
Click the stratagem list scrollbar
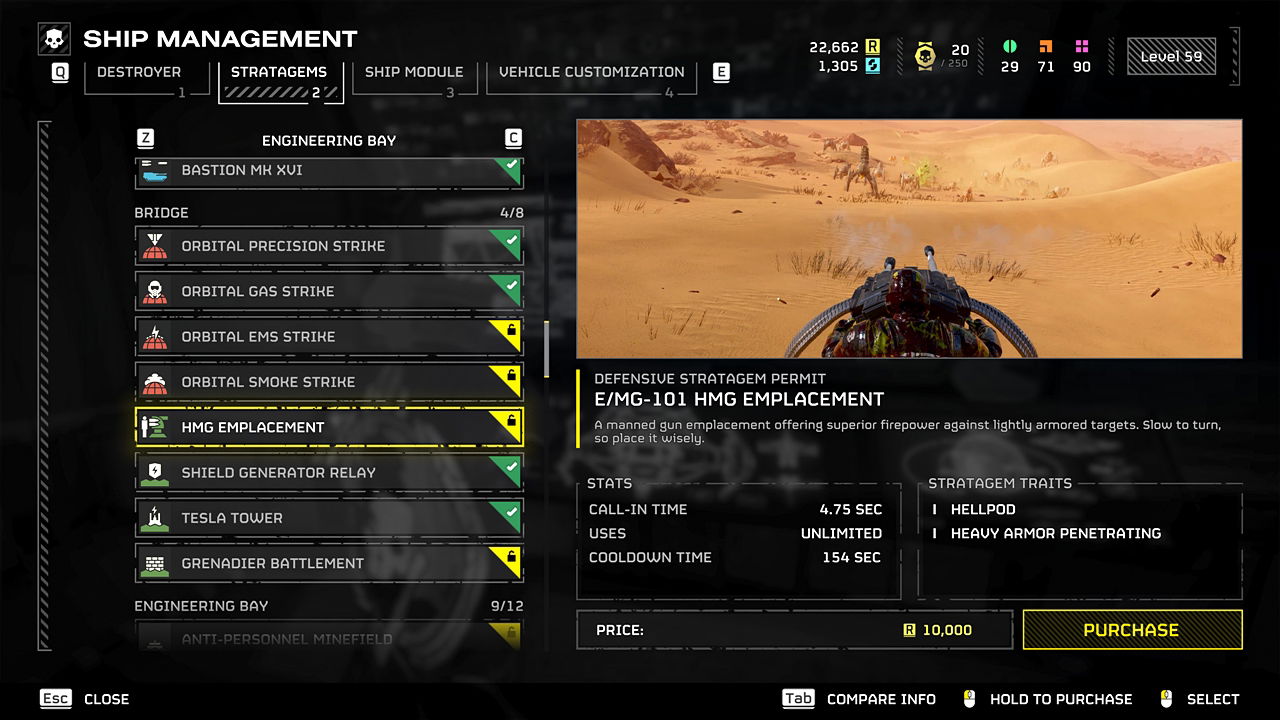[x=546, y=348]
